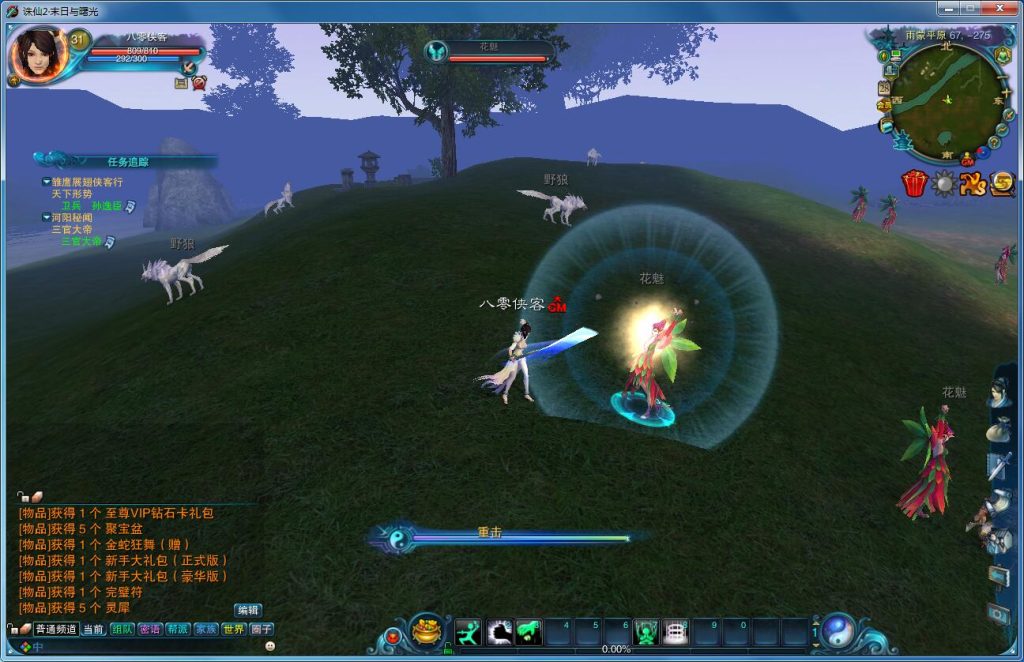Click the 编辑 button above the chat tabs
Image resolution: width=1024 pixels, height=662 pixels.
(x=248, y=610)
